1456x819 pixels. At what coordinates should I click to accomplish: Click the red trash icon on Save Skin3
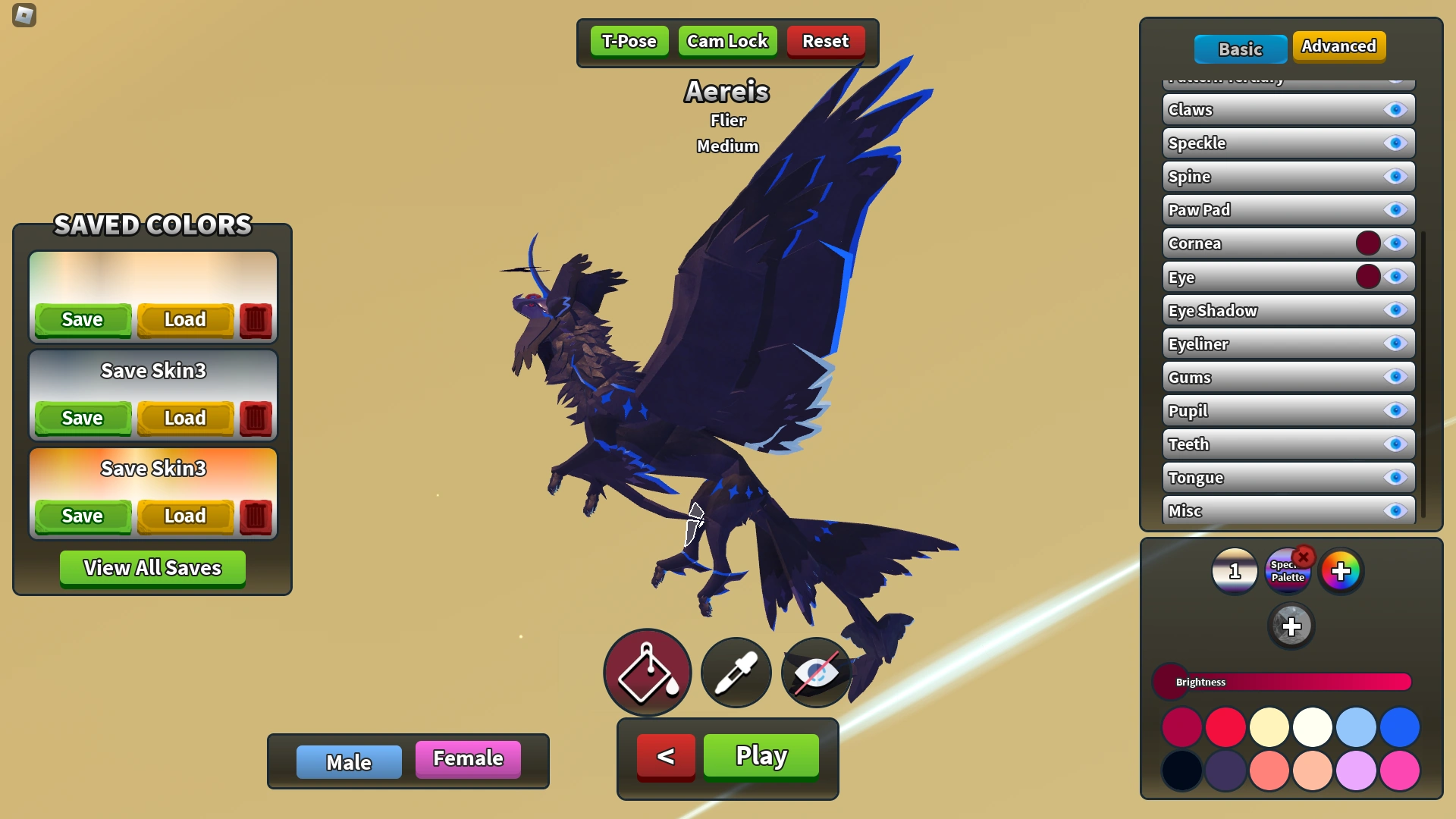click(256, 418)
